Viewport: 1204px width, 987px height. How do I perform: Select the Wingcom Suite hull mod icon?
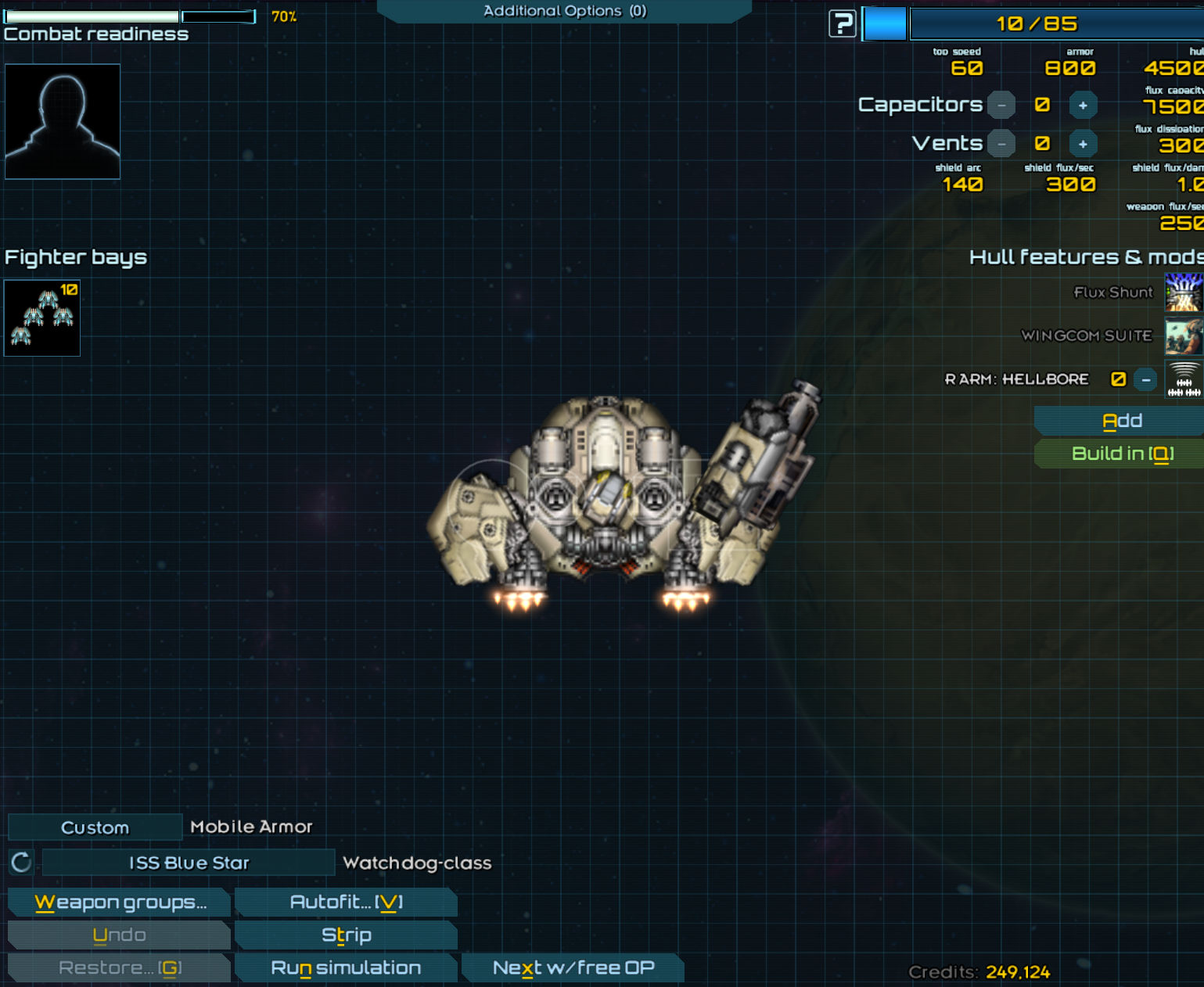(1183, 336)
